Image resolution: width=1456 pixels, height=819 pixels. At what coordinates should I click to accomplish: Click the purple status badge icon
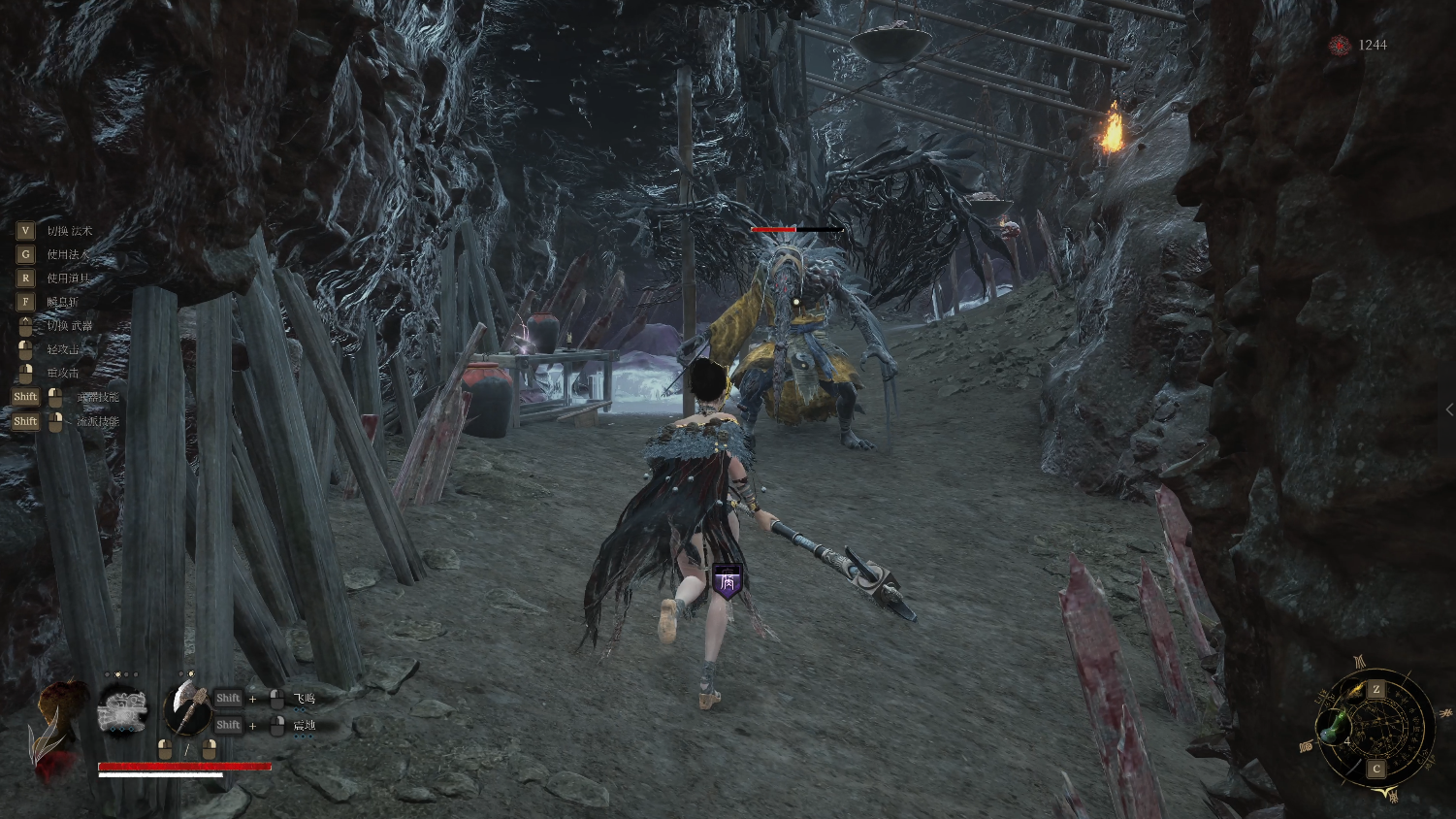[727, 581]
